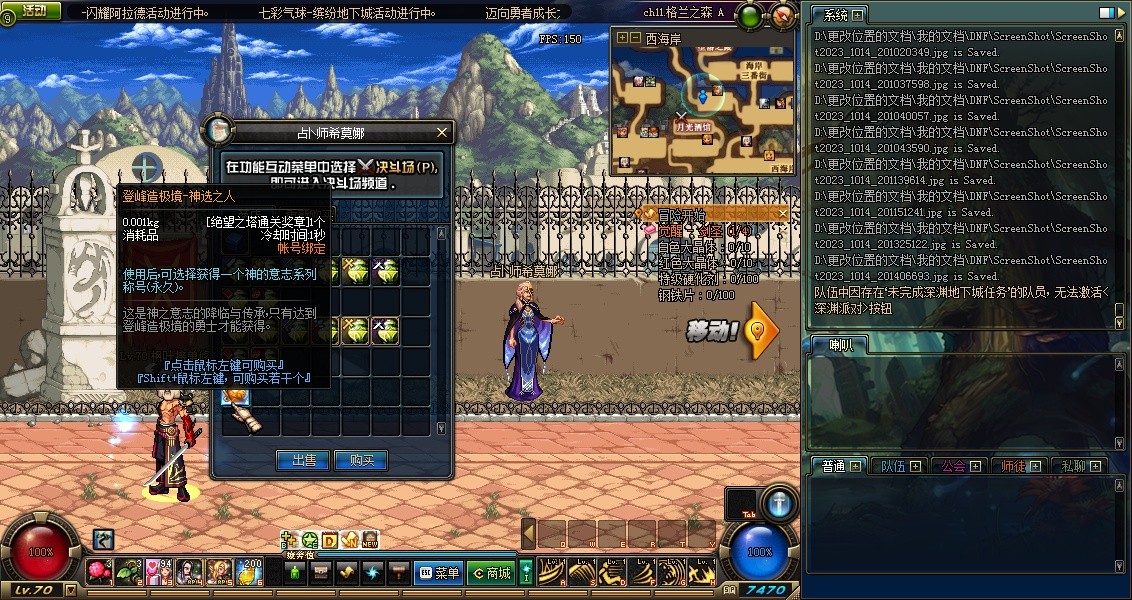Screen dimensions: 1132x600
Task: Open the 菜单 menu button
Action: pyautogui.click(x=439, y=573)
